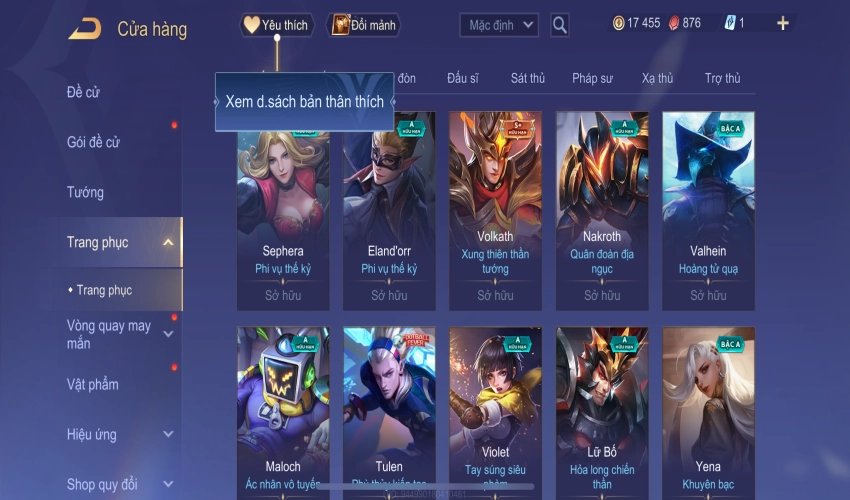Viewport: 850px width, 500px height.
Task: Filter skins by Đấu sĩ class
Action: click(464, 78)
